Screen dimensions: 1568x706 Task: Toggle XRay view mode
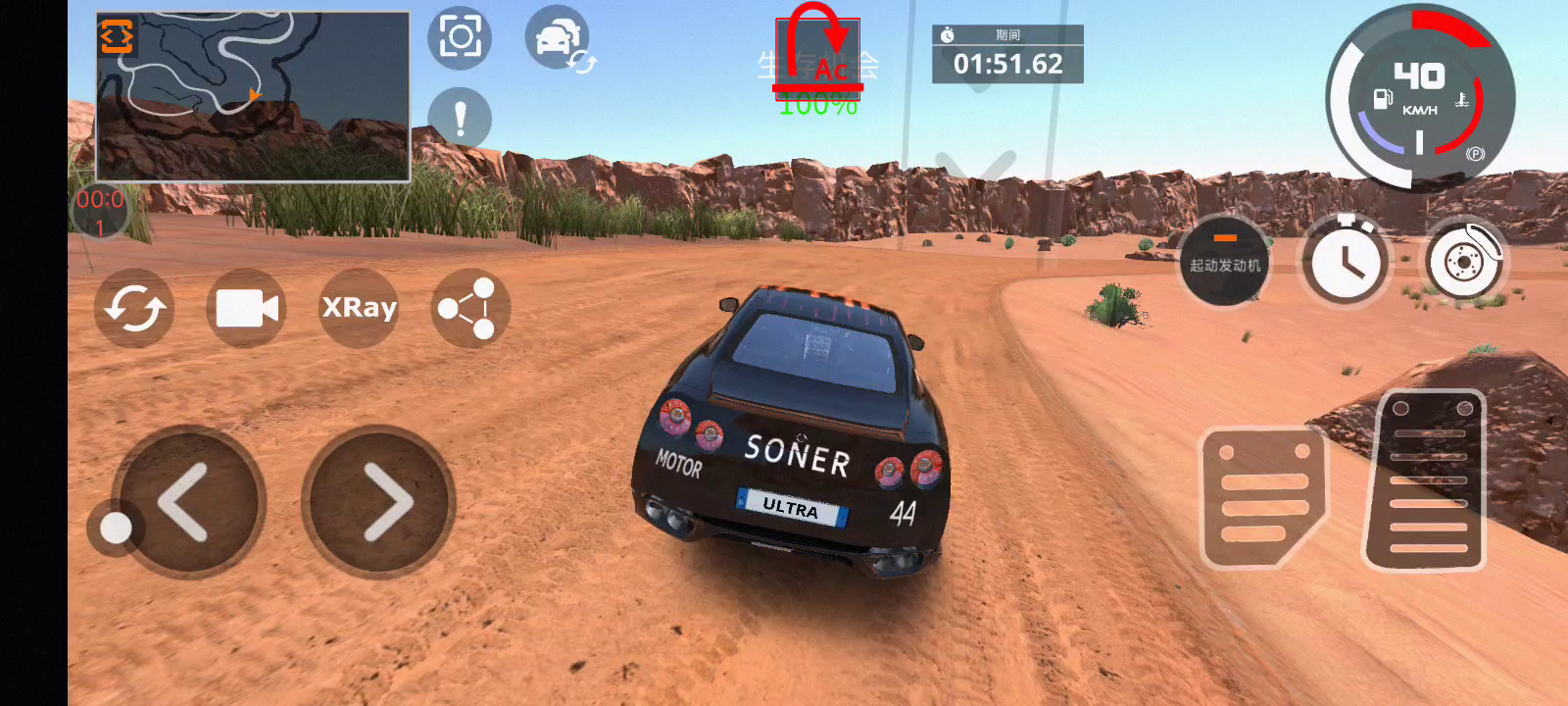[359, 308]
